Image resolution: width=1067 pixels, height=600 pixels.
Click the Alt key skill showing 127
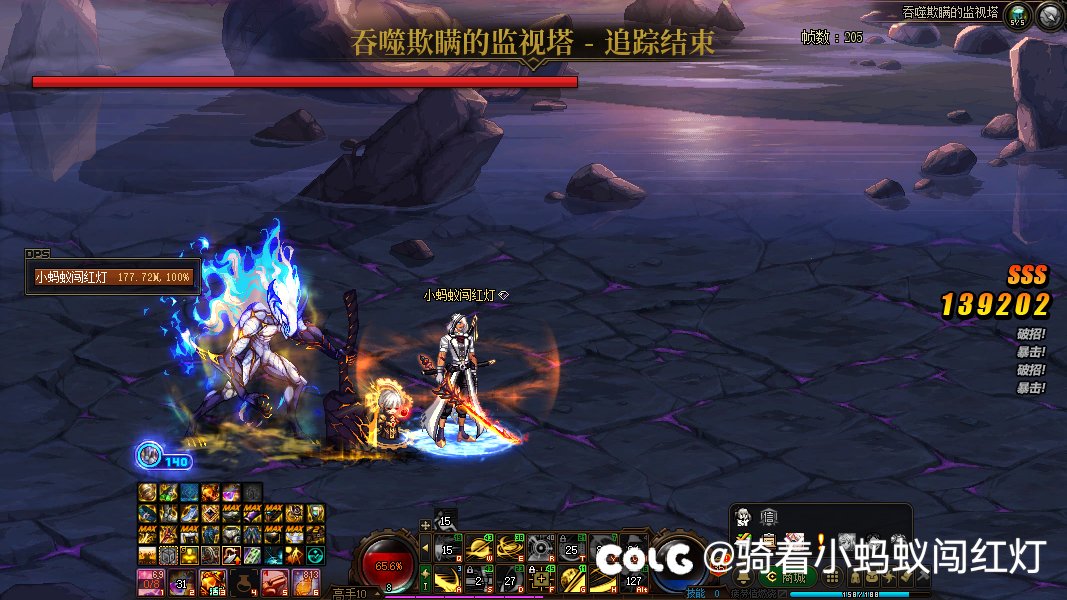[x=634, y=578]
